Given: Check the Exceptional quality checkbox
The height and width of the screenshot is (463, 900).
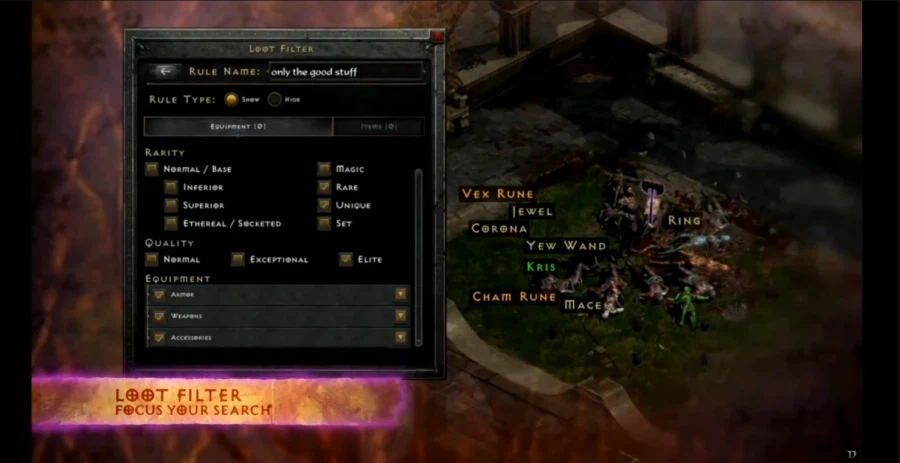Looking at the screenshot, I should pyautogui.click(x=238, y=260).
